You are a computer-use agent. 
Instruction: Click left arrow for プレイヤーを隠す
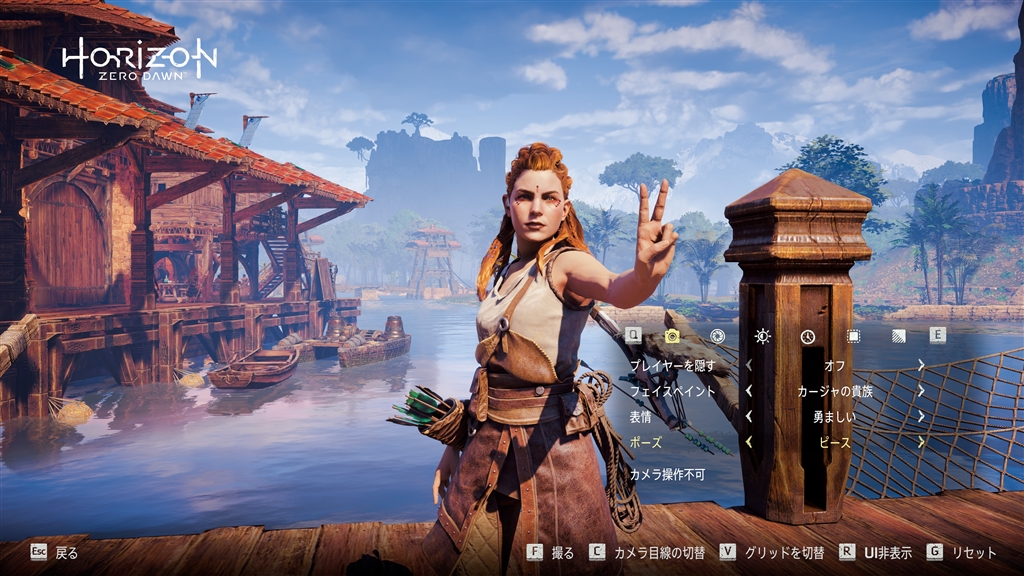tap(749, 366)
